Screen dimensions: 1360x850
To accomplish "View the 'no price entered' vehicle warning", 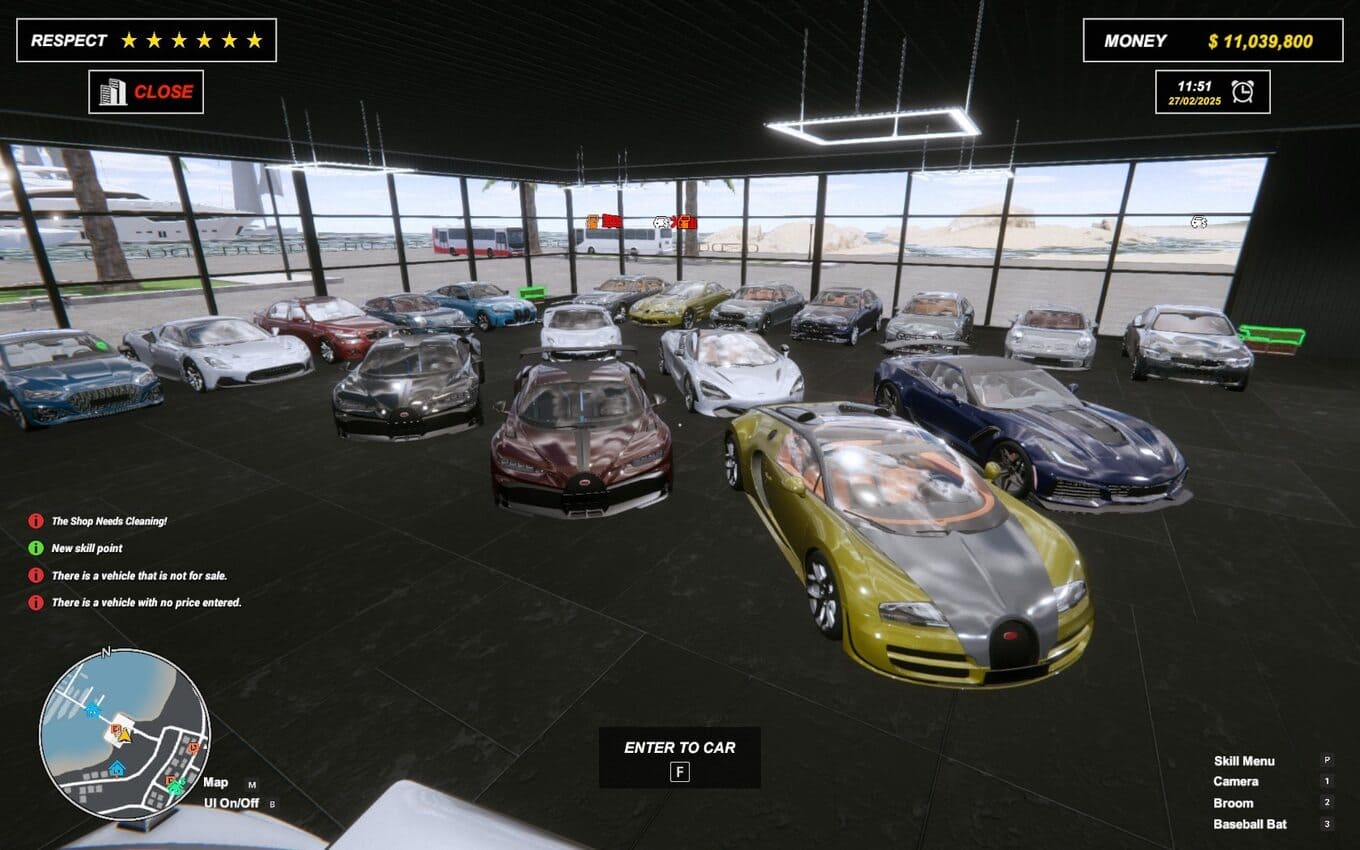I will pyautogui.click(x=146, y=603).
